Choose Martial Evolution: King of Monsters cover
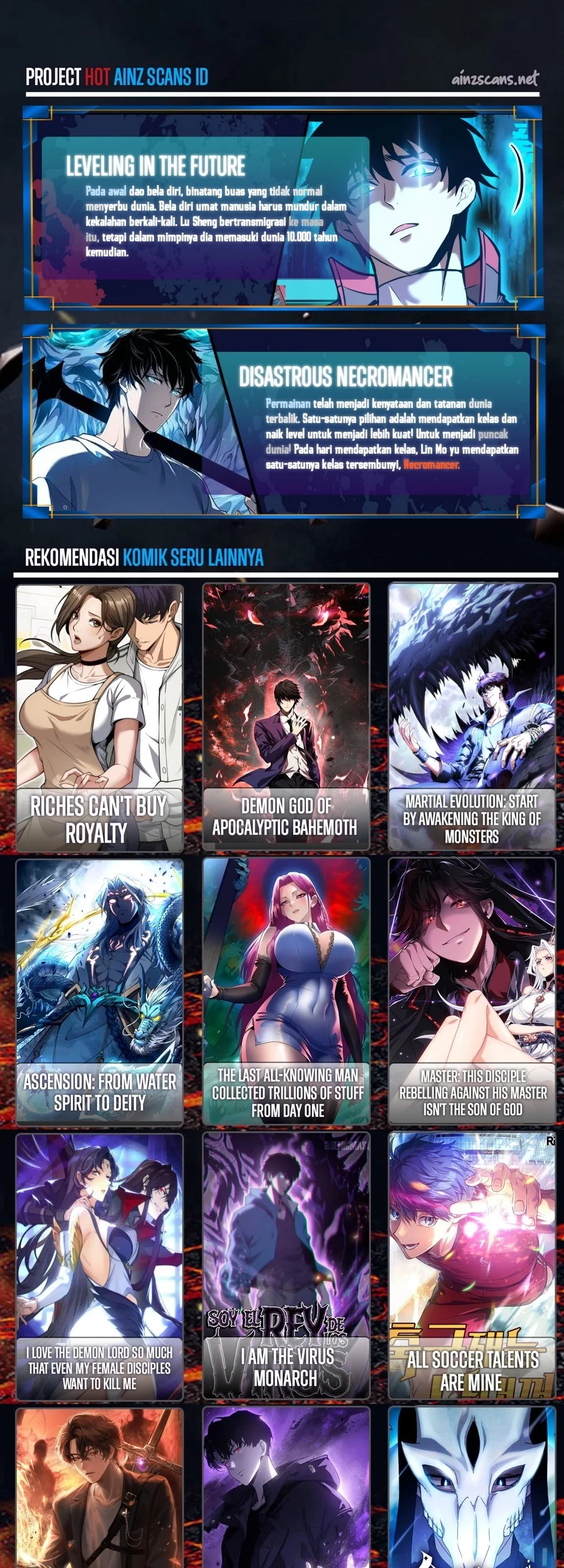 click(472, 717)
